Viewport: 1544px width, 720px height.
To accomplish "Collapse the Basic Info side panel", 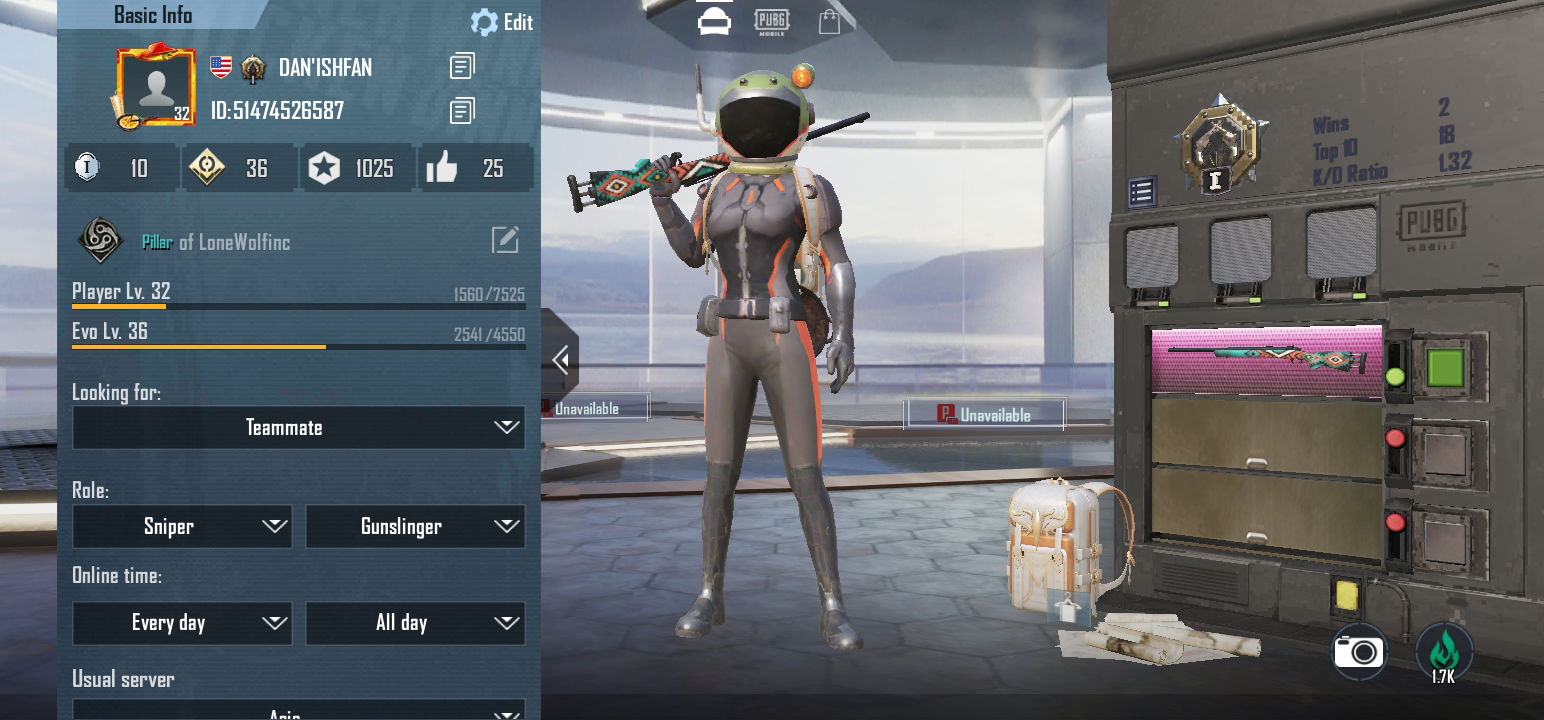I will click(561, 359).
